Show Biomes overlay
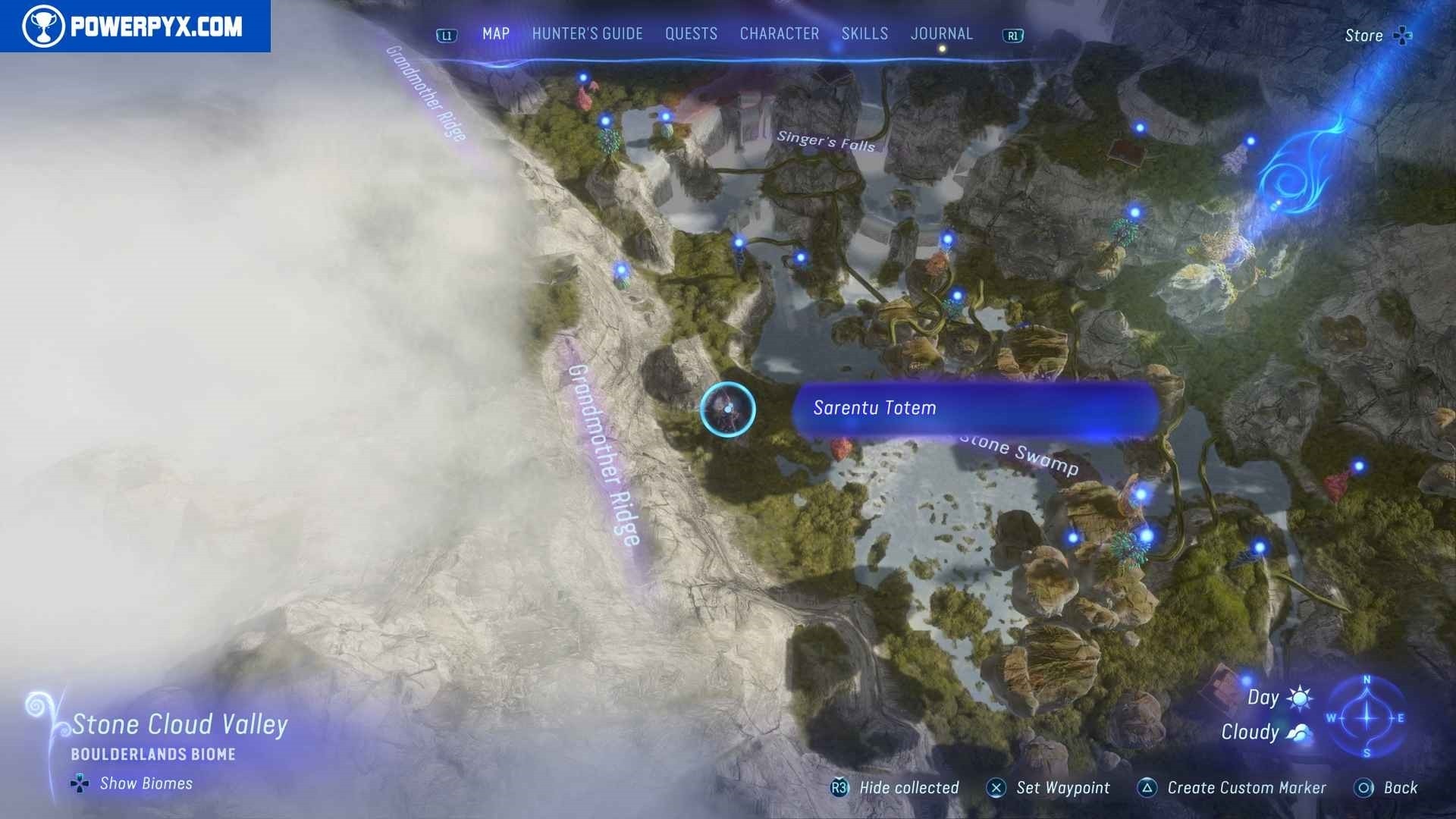The width and height of the screenshot is (1456, 819). [133, 783]
